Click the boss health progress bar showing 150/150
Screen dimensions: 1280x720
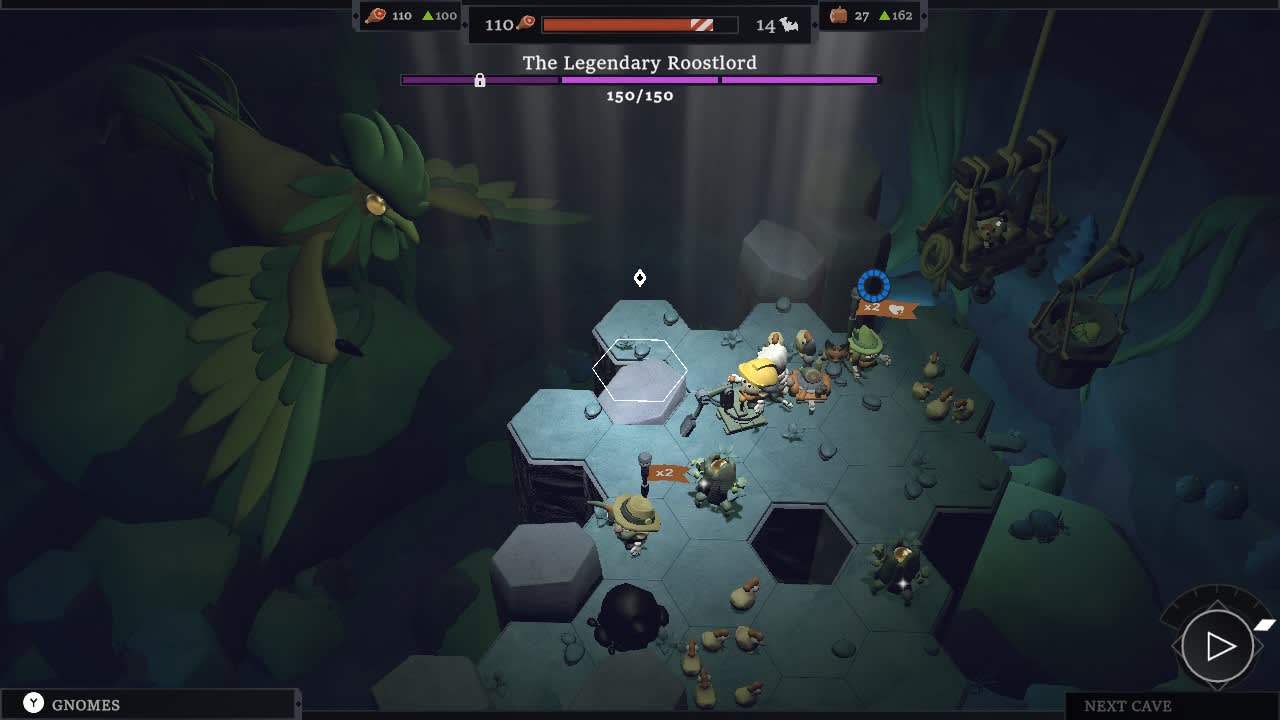[640, 79]
